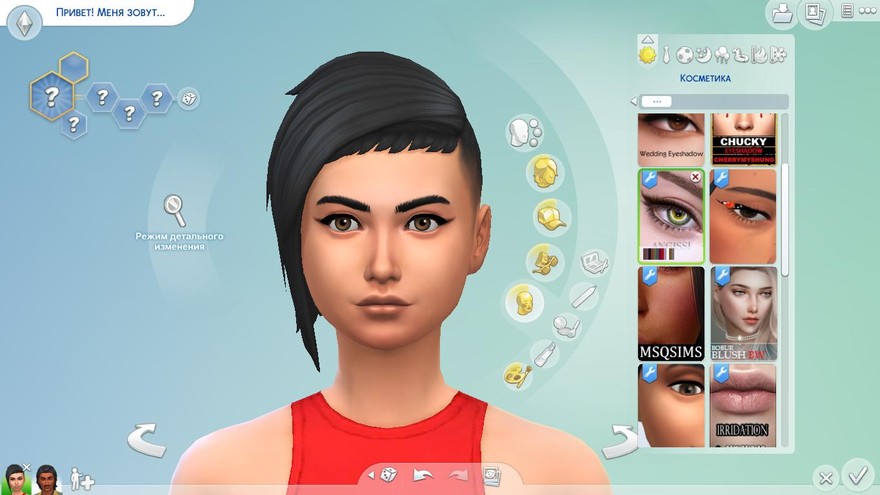Choose the large aspiration hexagon with question mark
The image size is (880, 495).
point(51,97)
